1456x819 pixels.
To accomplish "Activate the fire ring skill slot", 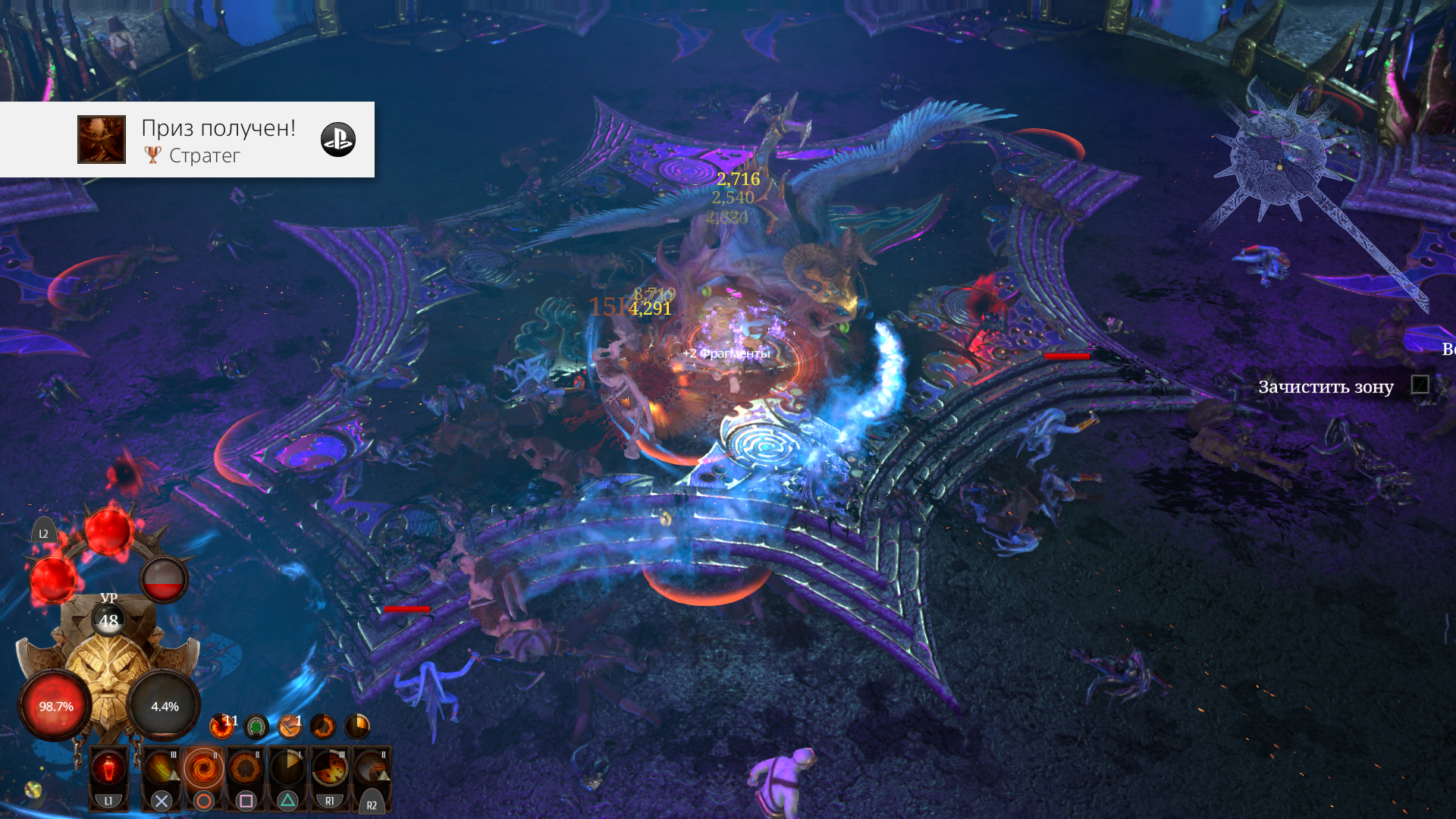I will click(x=245, y=770).
